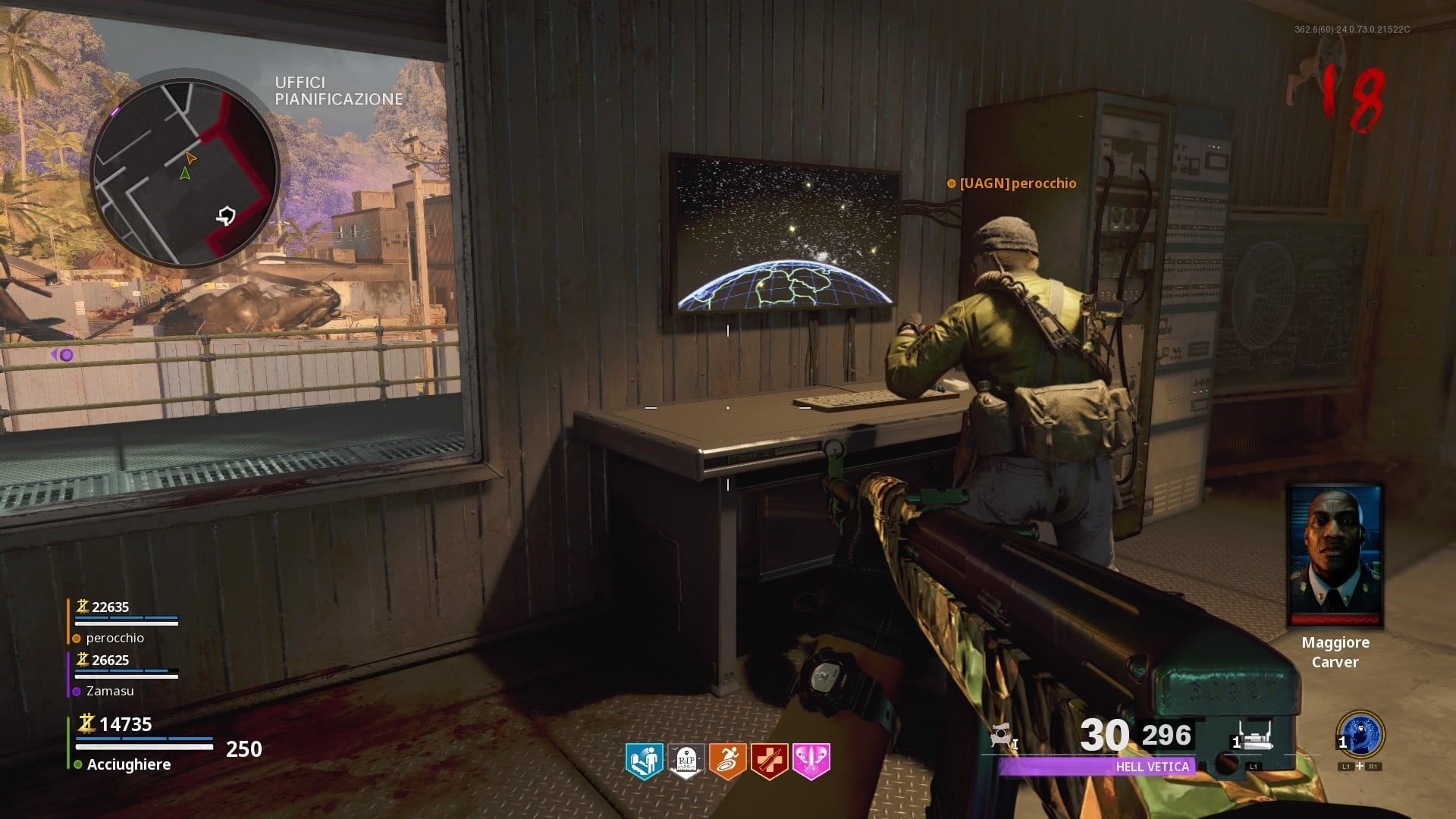This screenshot has width=1456, height=819.
Task: Select the red cross-and-bullet perk icon
Action: click(769, 761)
